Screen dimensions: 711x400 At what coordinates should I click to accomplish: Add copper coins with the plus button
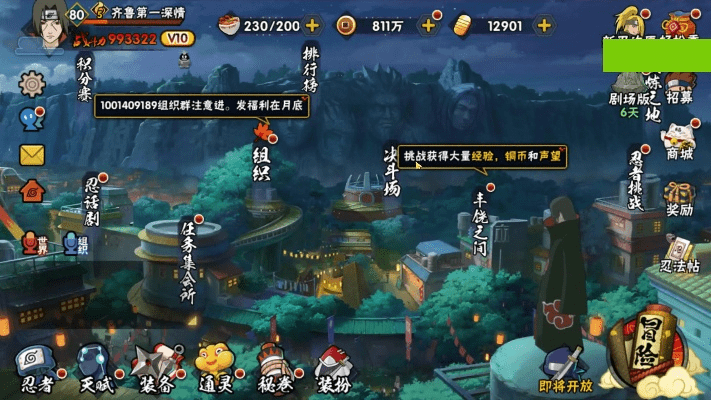pos(428,25)
